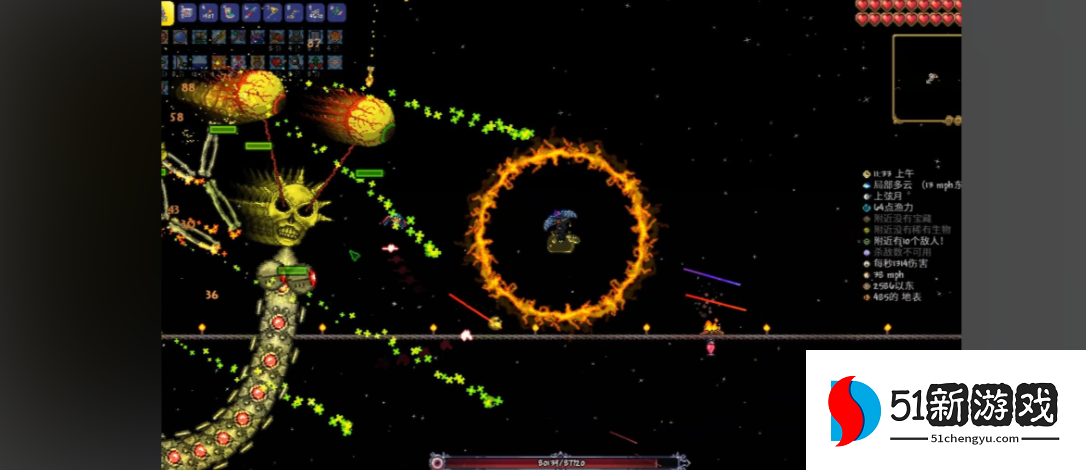Equip the red-and-blue staff hotbar item
1086x470 pixels.
click(251, 13)
